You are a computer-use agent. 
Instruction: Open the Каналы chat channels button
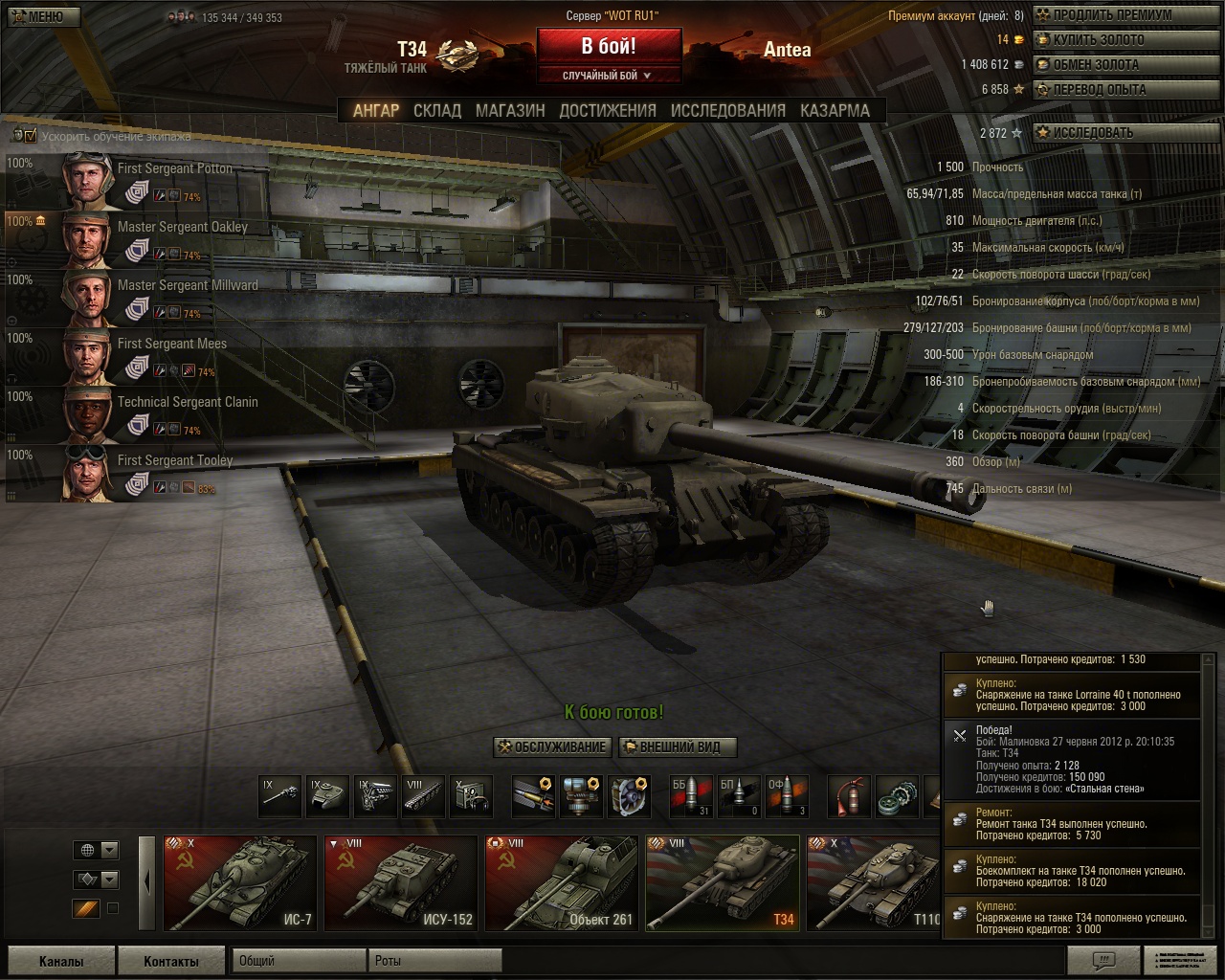(x=61, y=961)
